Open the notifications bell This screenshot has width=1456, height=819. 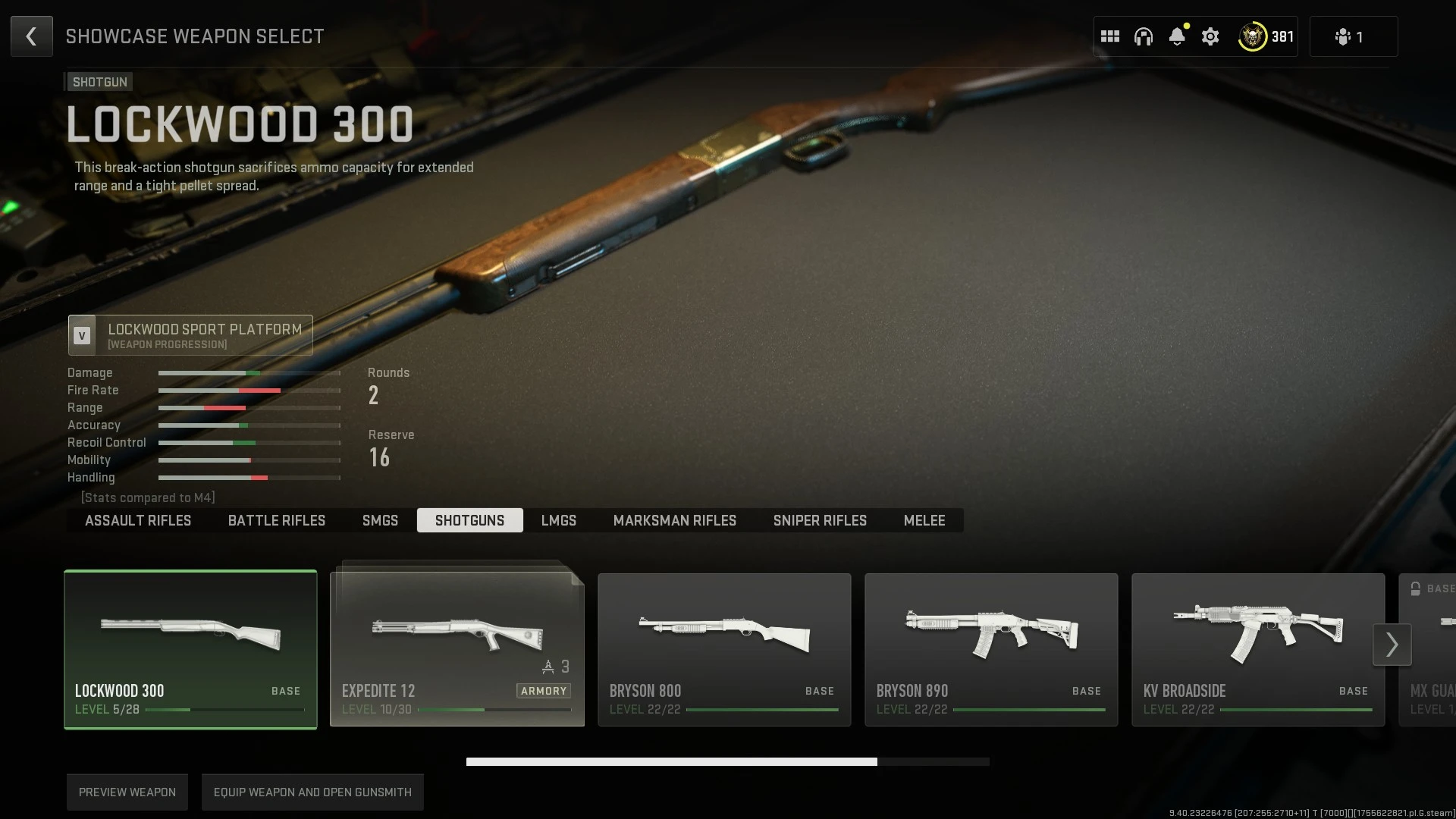pyautogui.click(x=1176, y=36)
